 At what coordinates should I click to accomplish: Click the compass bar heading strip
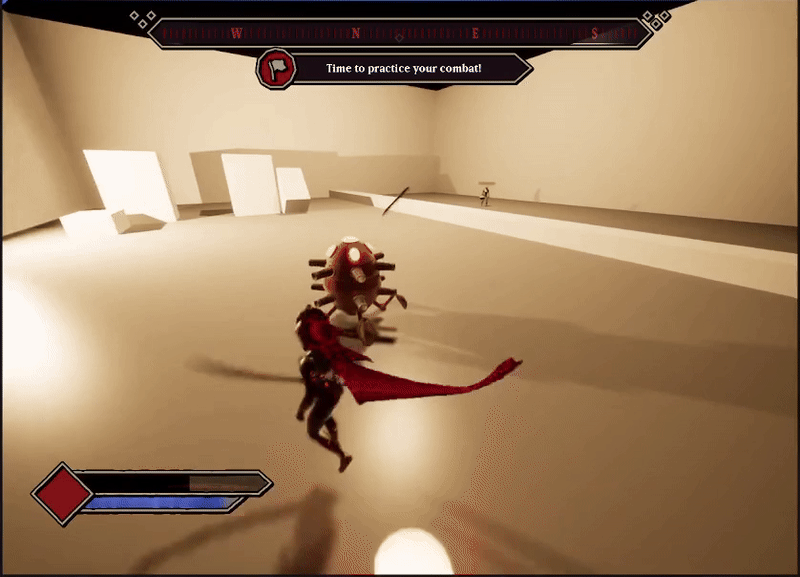(400, 33)
